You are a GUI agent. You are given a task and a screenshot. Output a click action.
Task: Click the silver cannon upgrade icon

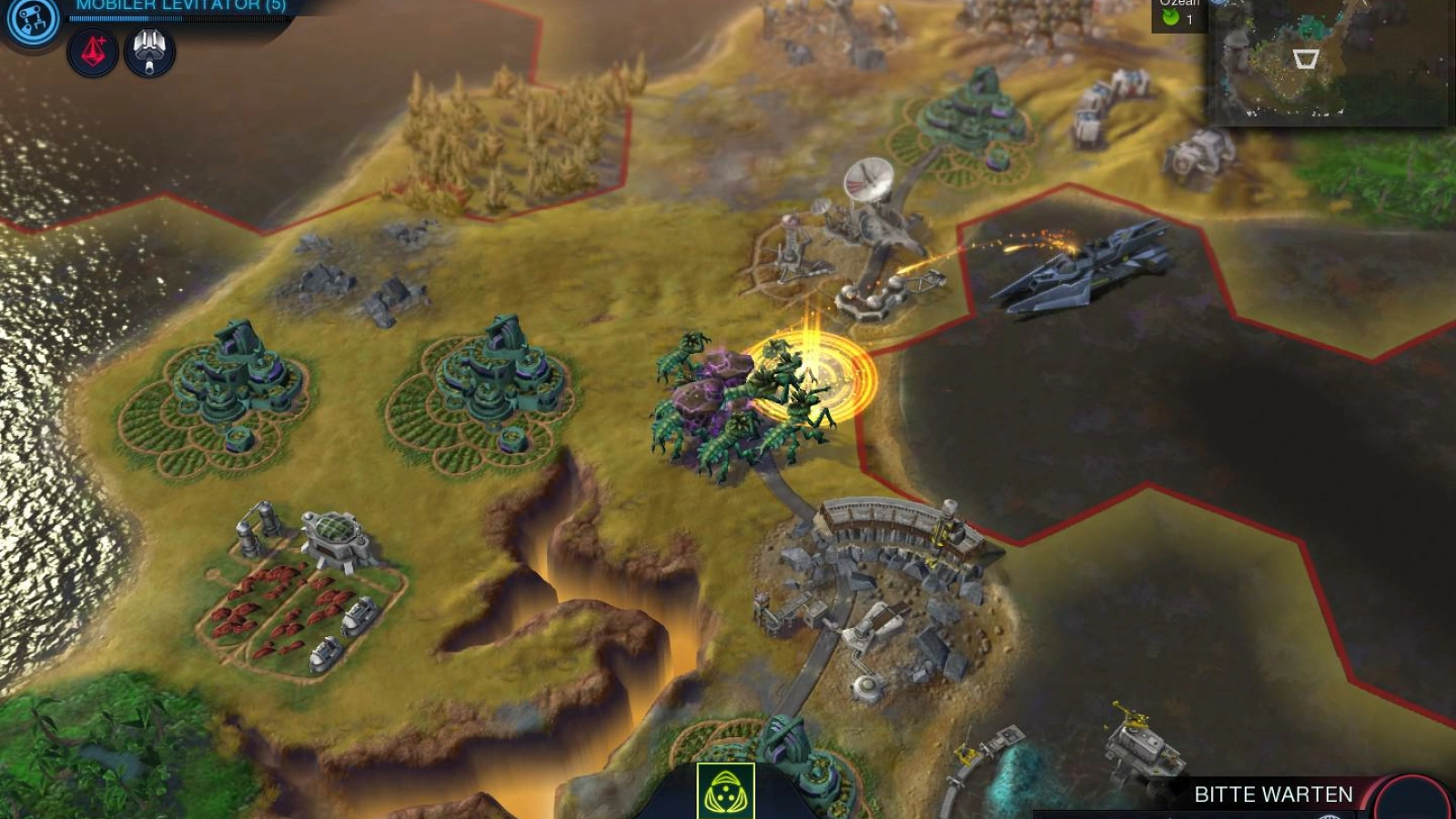tap(149, 53)
